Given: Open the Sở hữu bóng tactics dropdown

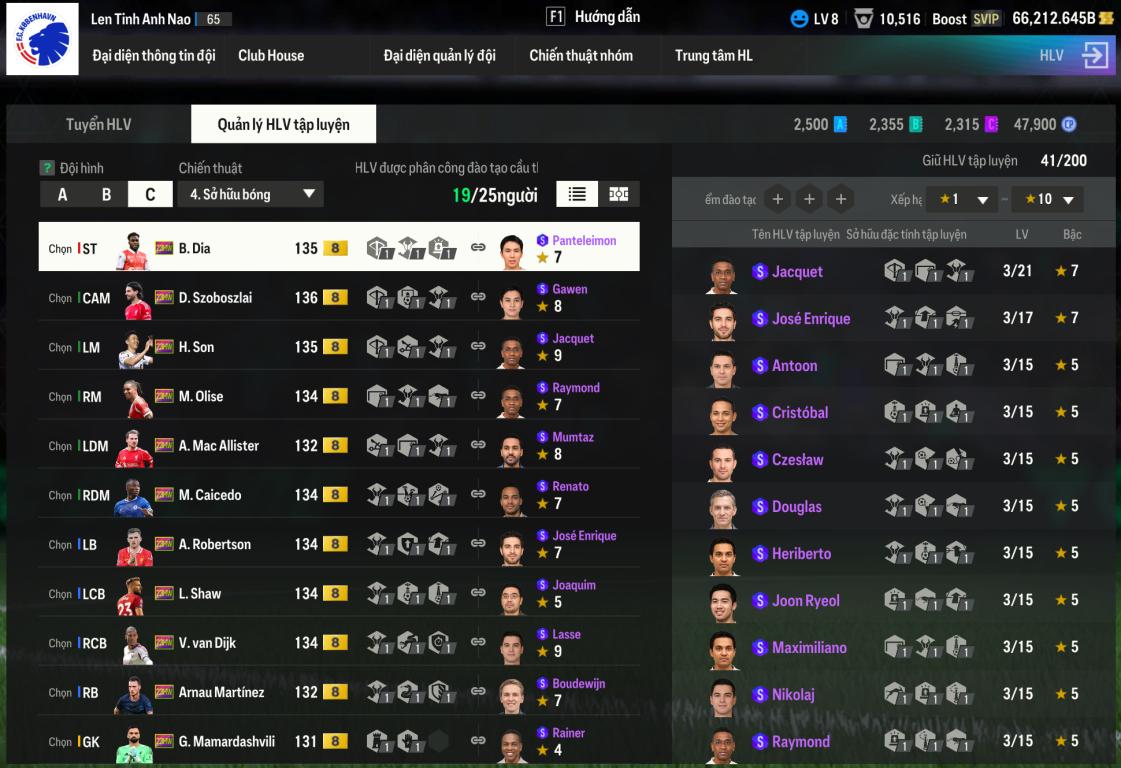Looking at the screenshot, I should click(x=252, y=195).
